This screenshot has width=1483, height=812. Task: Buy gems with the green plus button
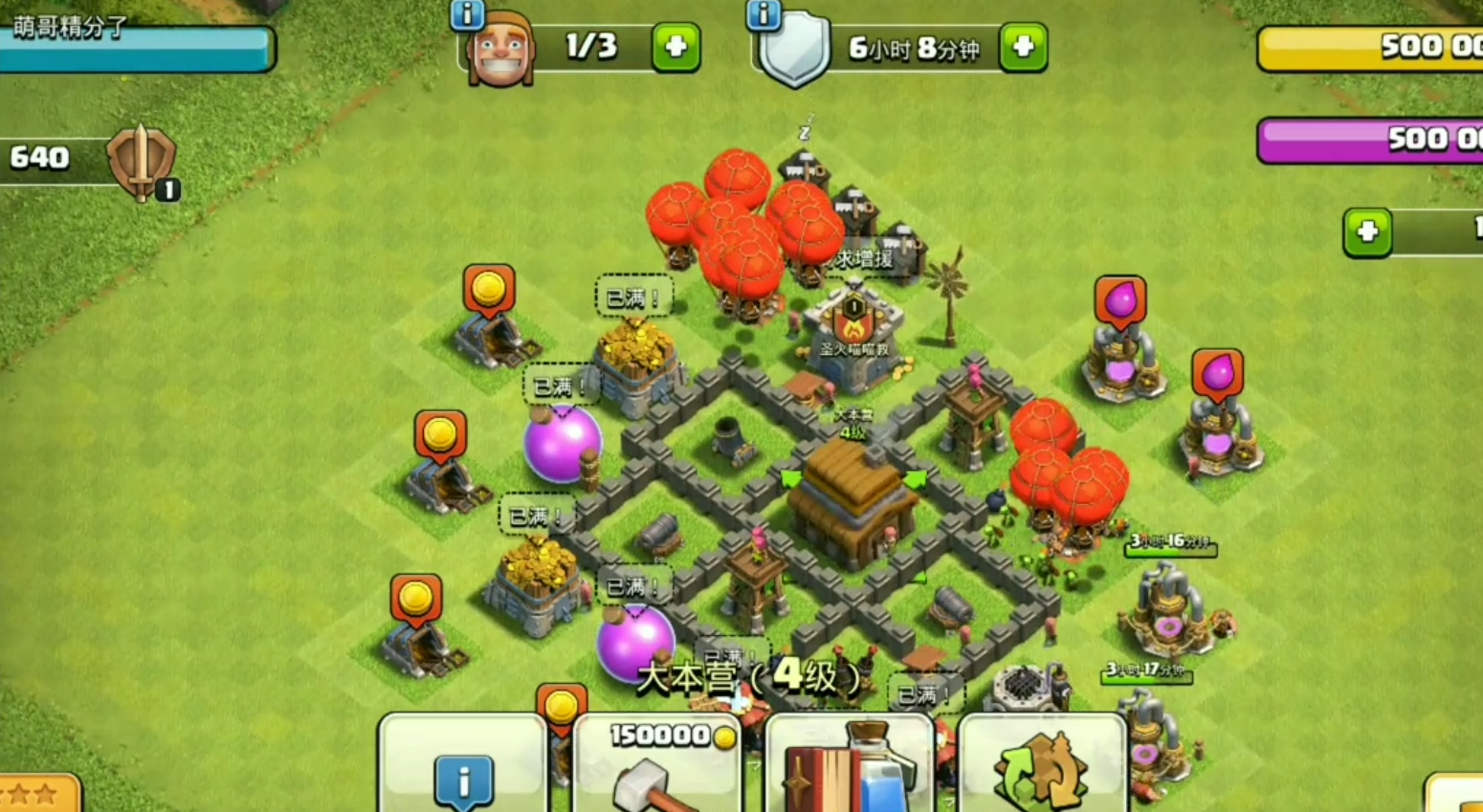pyautogui.click(x=1367, y=232)
